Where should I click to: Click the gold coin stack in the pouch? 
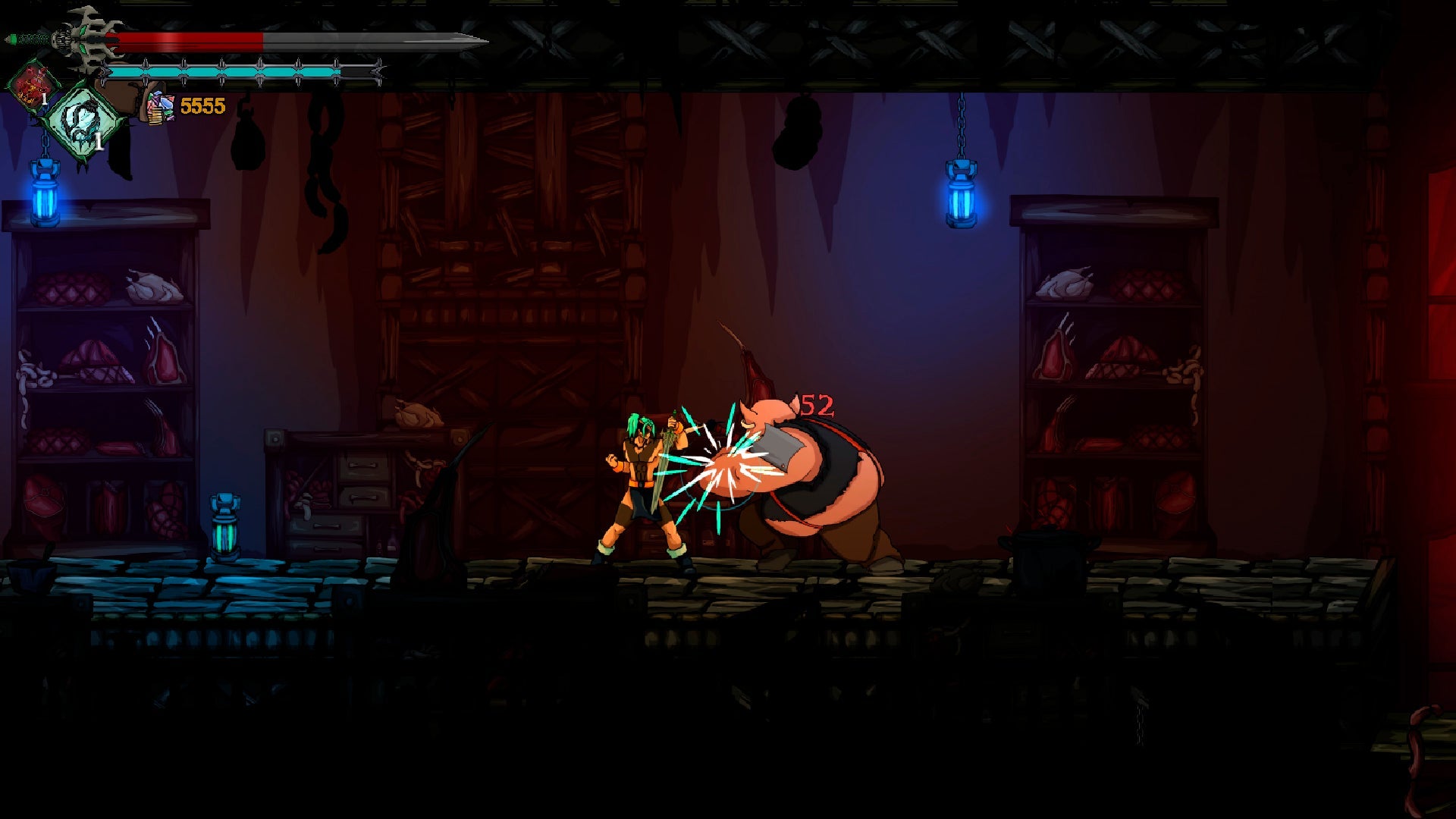tap(155, 118)
